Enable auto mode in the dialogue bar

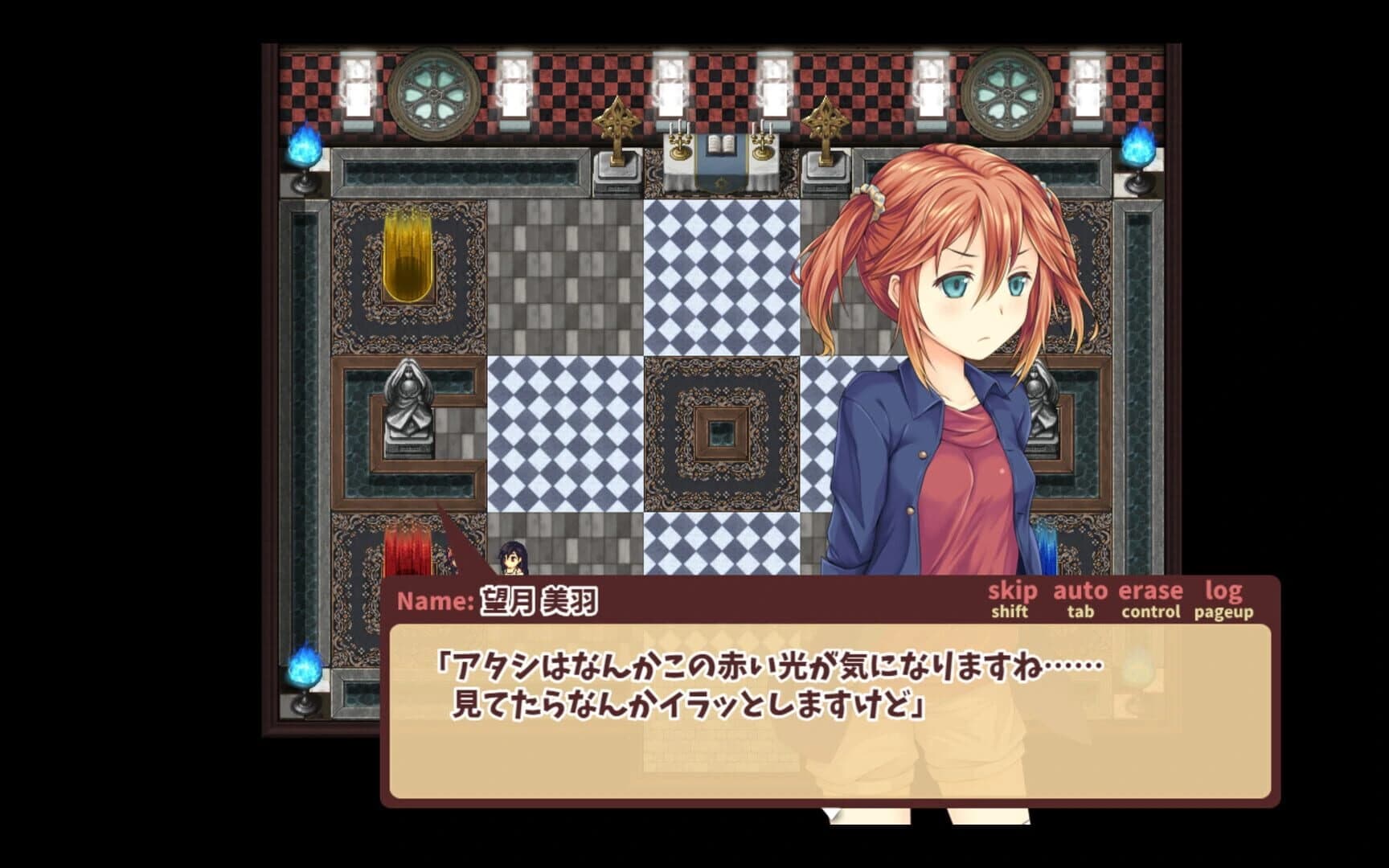1081,592
